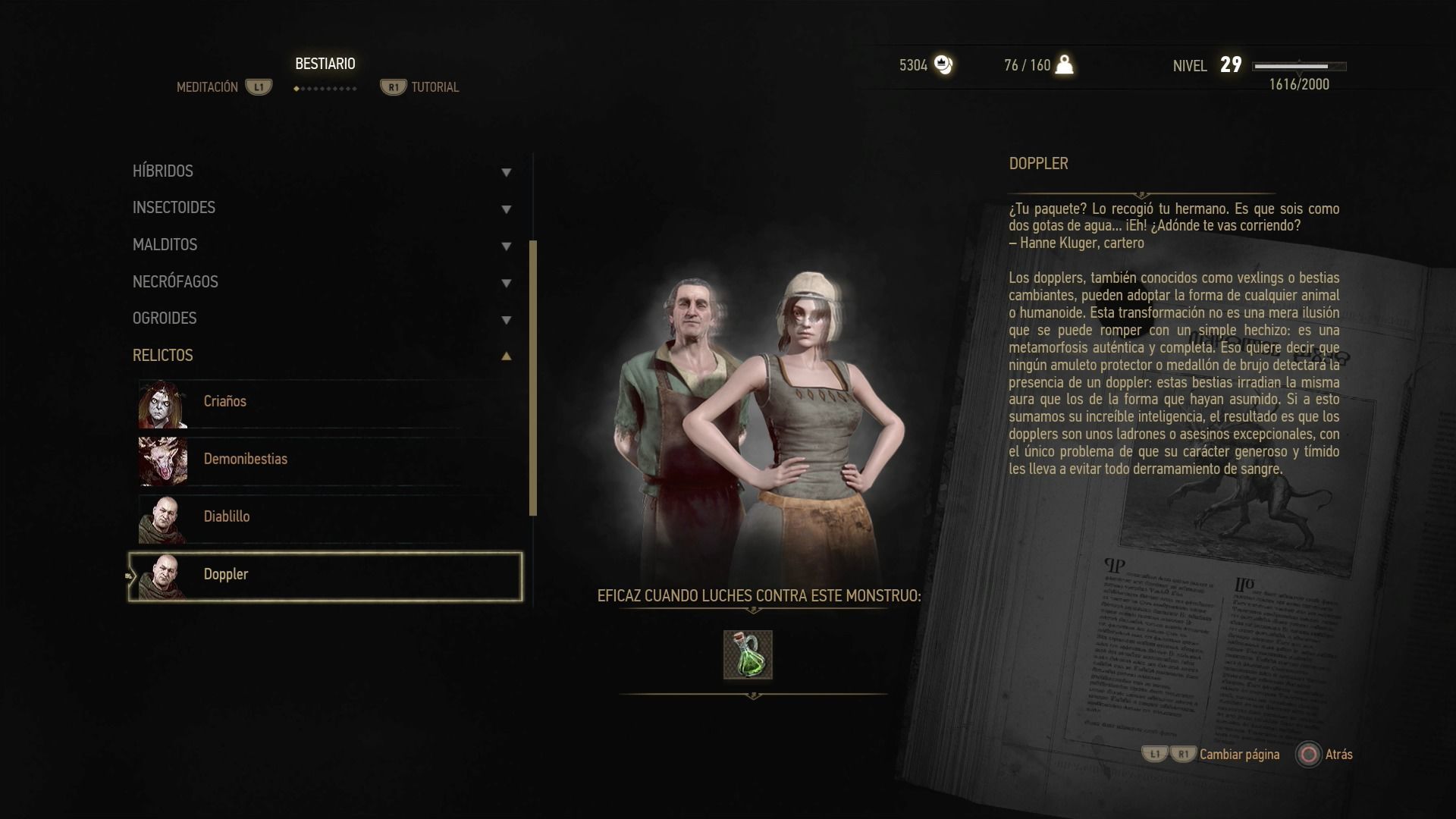Select the green oil bottle icon
Viewport: 1456px width, 819px height.
point(748,654)
